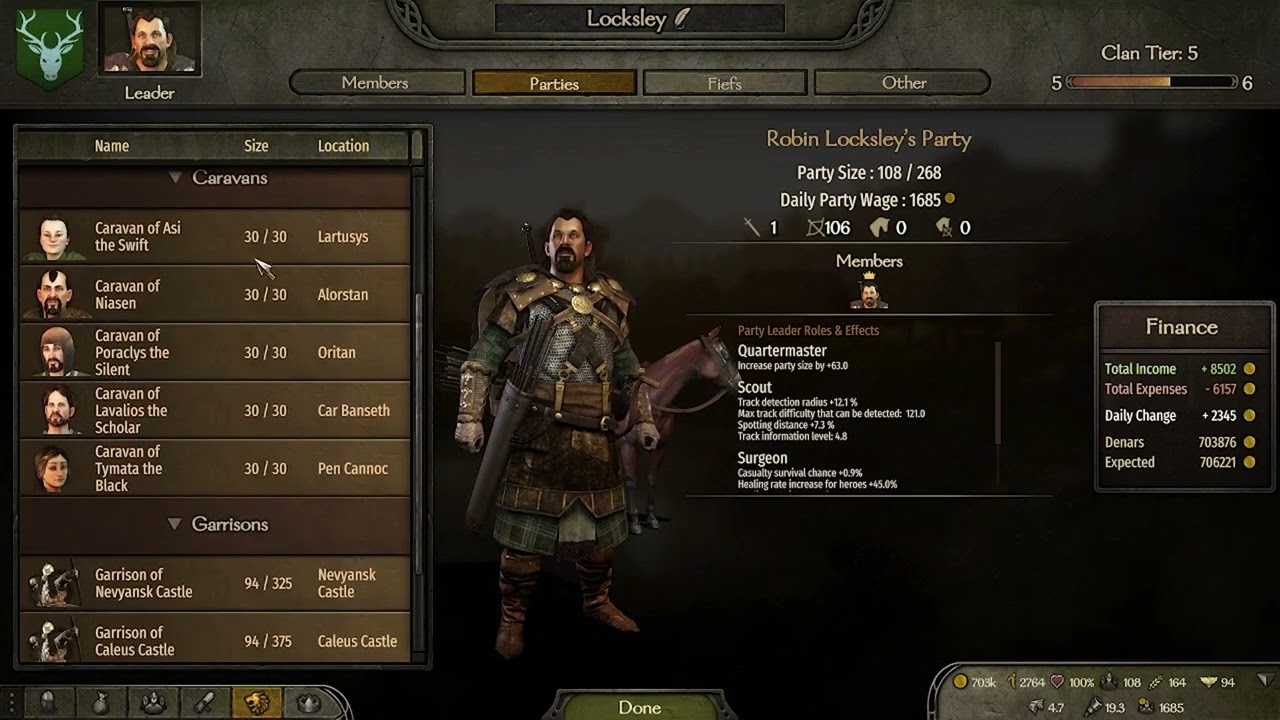Viewport: 1280px width, 720px height.
Task: Sort party list by Location
Action: (x=343, y=146)
